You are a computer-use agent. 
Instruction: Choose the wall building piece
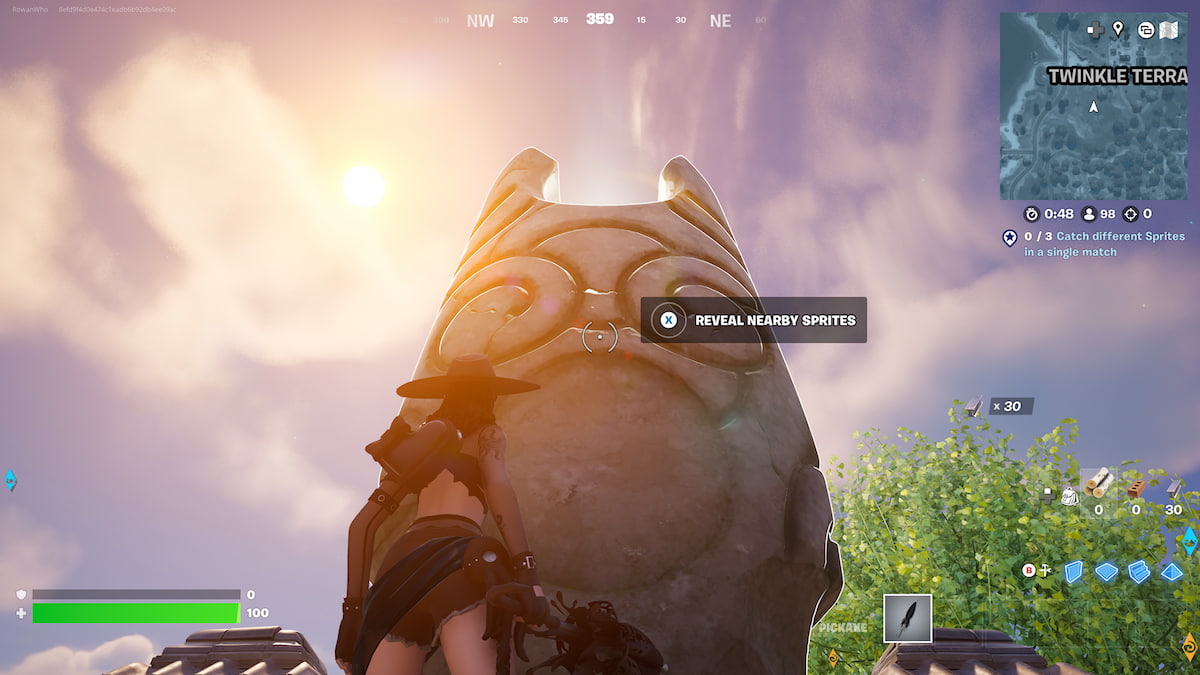(1073, 572)
